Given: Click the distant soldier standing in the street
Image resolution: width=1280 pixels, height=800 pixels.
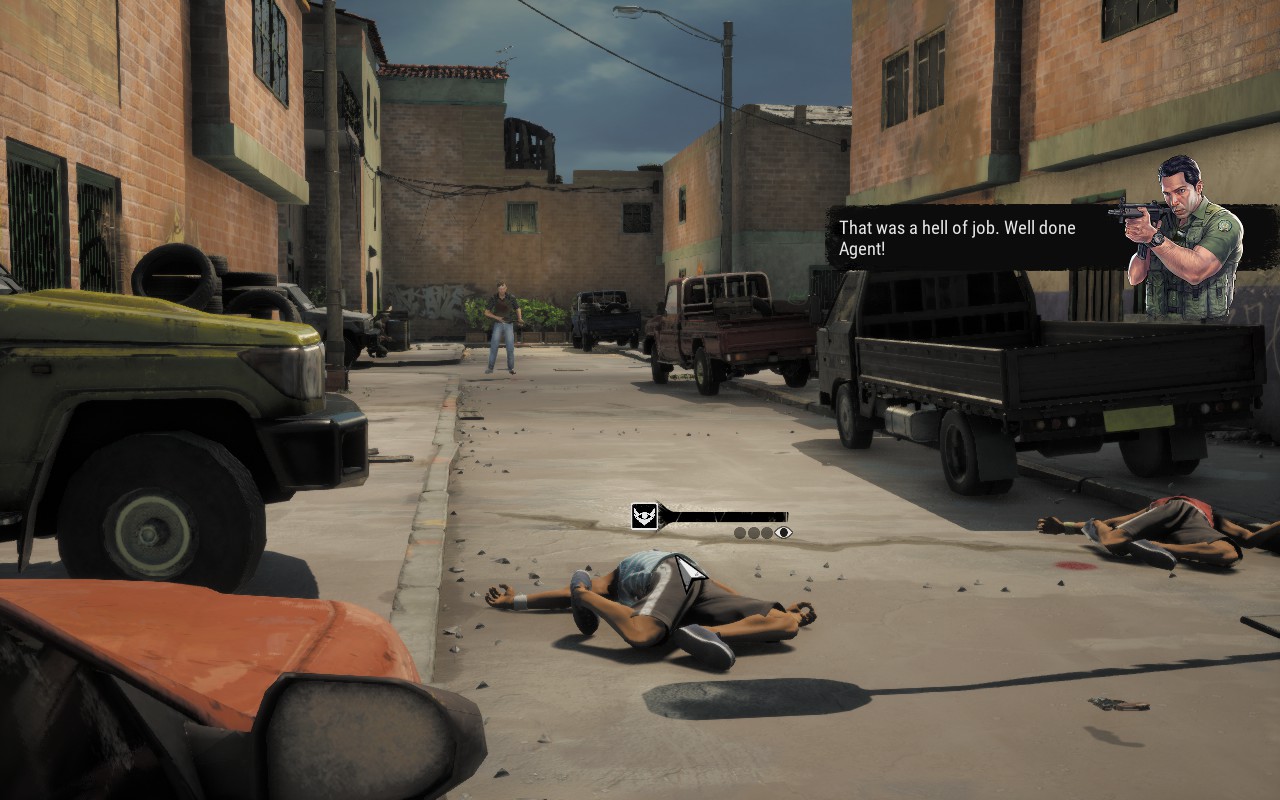Looking at the screenshot, I should point(501,320).
